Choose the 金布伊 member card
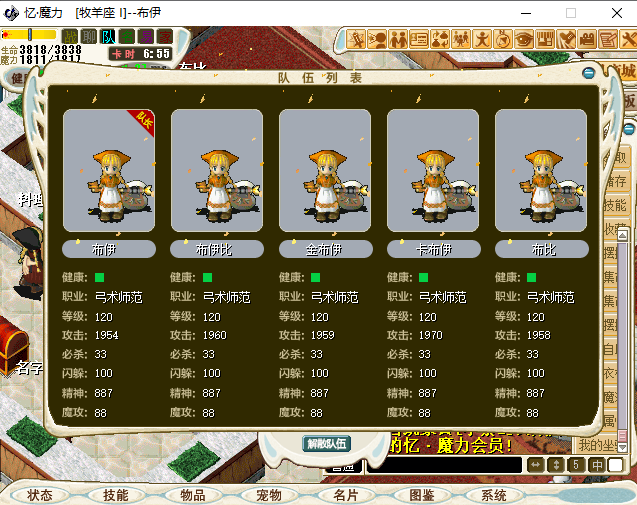The width and height of the screenshot is (637, 505). pos(325,171)
